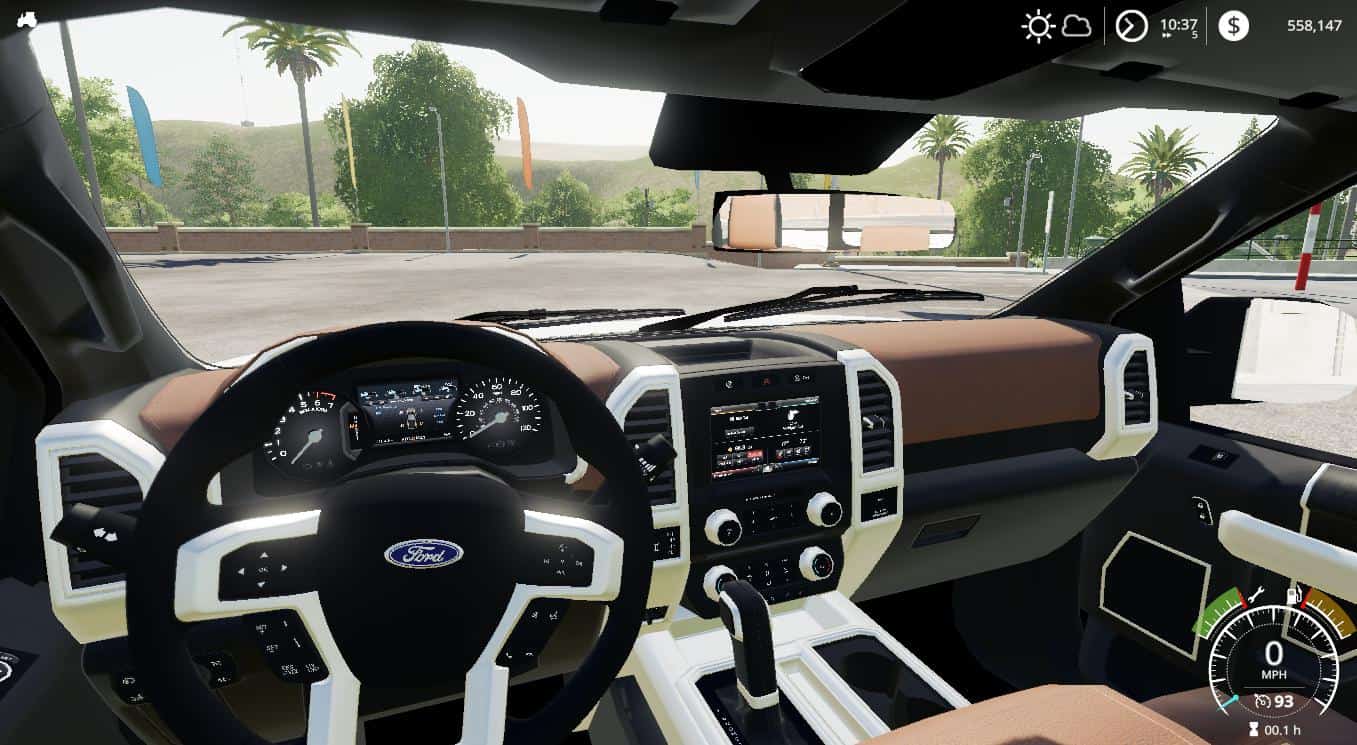The height and width of the screenshot is (745, 1357).
Task: Click the hourglass icon next to 00.1 h
Action: 1254,729
